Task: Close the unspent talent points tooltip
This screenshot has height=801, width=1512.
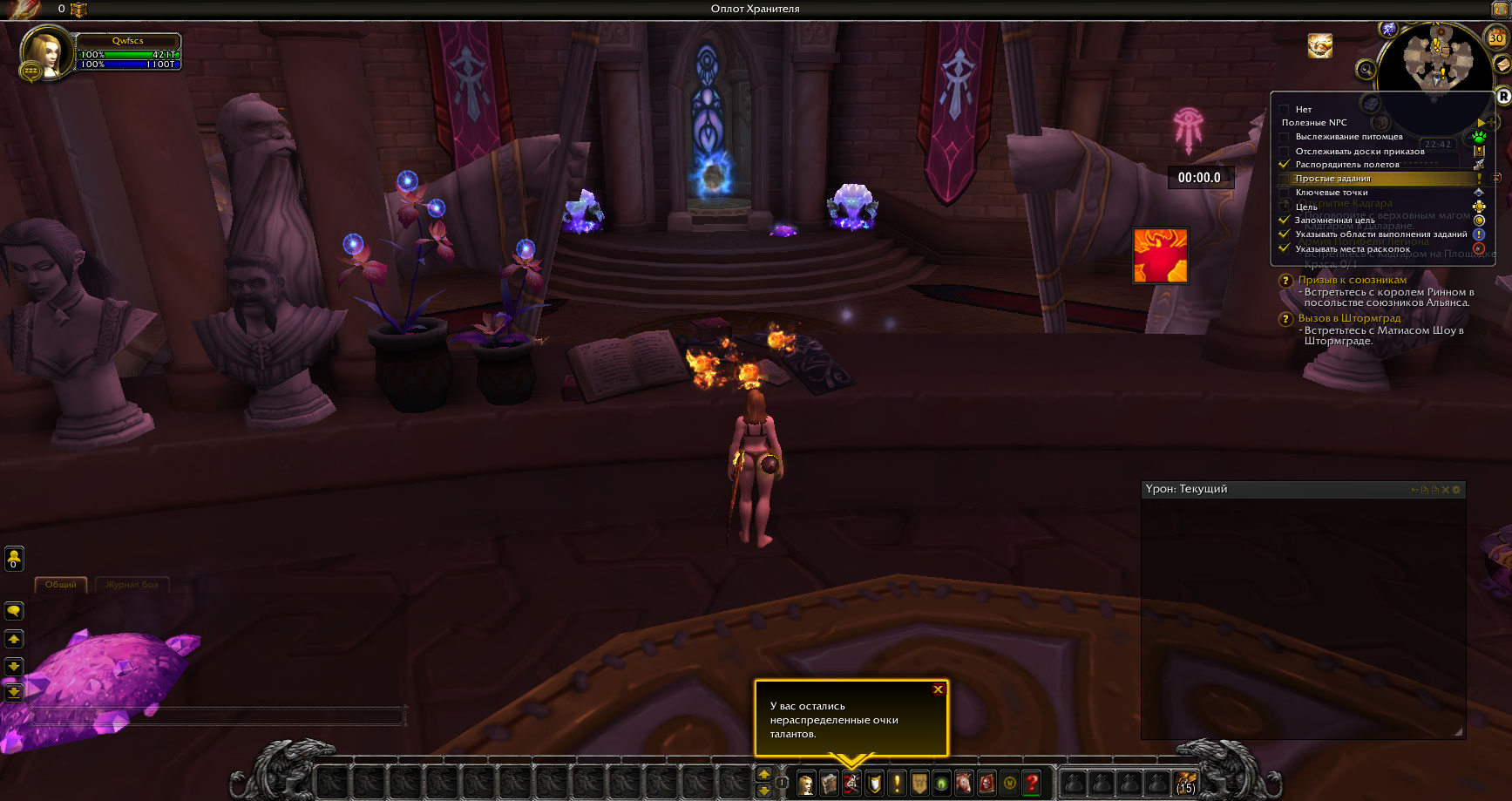Action: tap(938, 689)
